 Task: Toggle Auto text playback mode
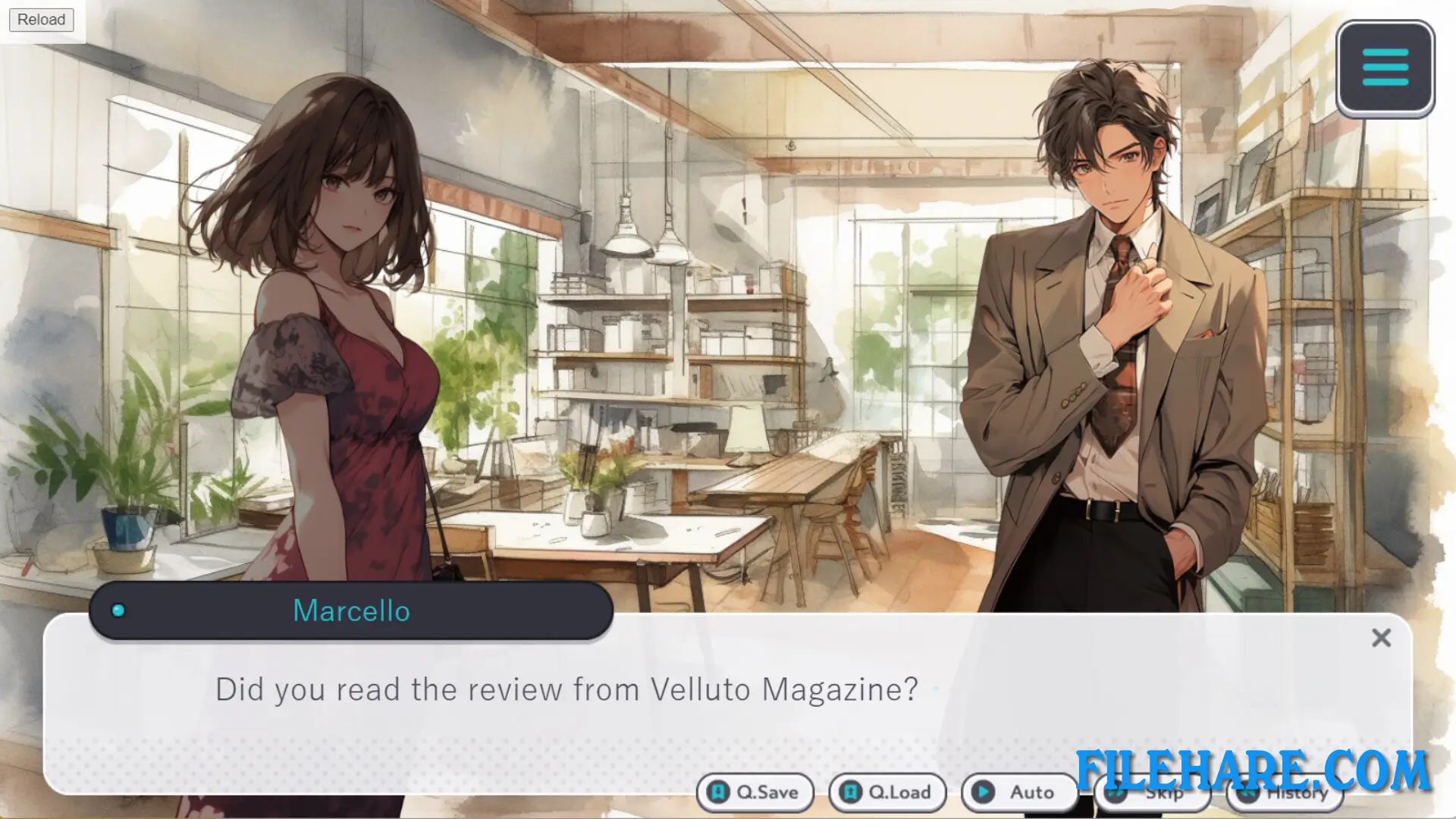pos(1019,792)
